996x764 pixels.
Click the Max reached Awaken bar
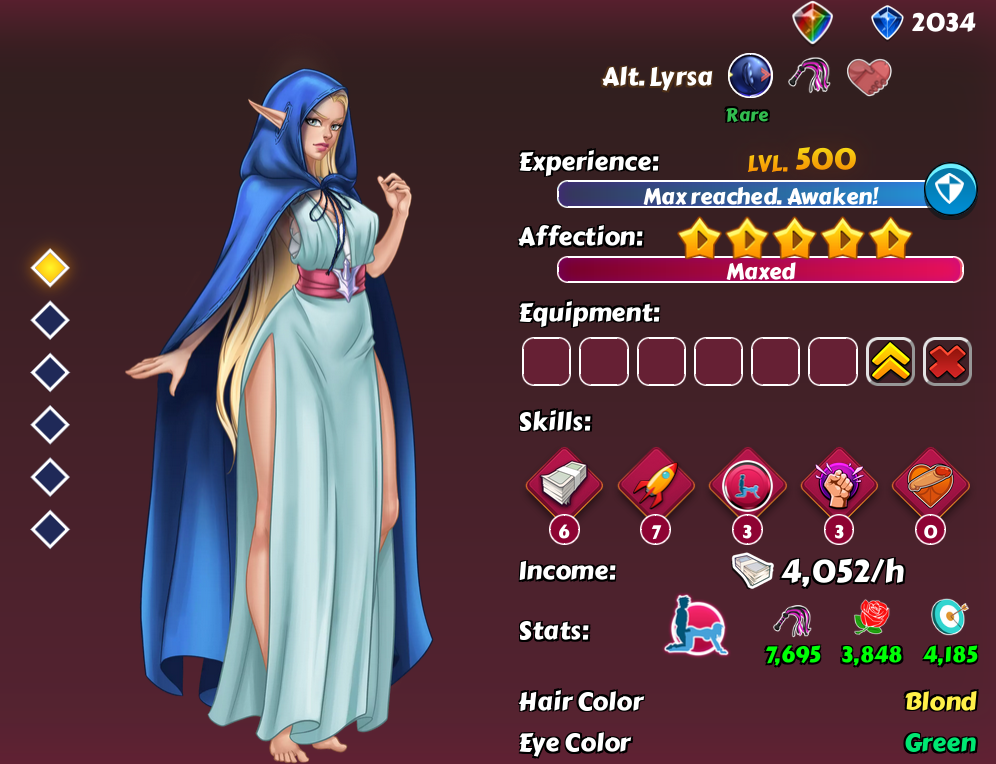744,195
